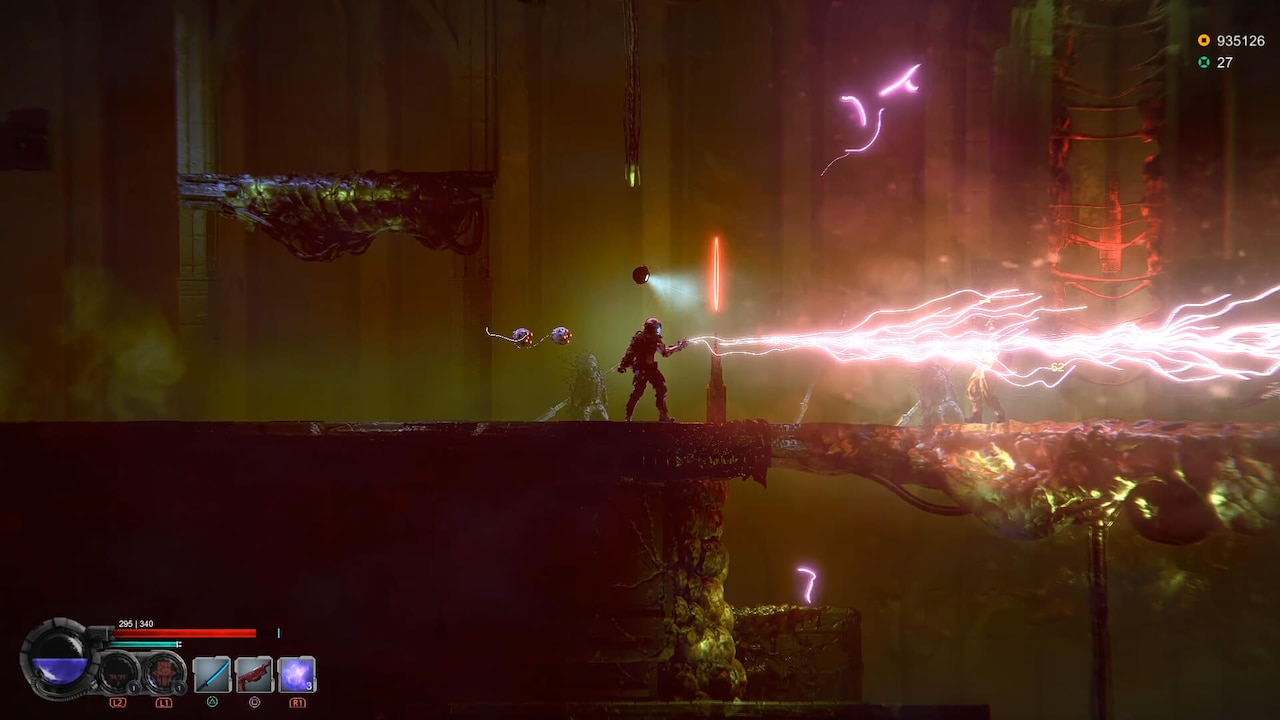1280x720 pixels.
Task: Click the 295 | 340 health readout
Action: pos(137,623)
